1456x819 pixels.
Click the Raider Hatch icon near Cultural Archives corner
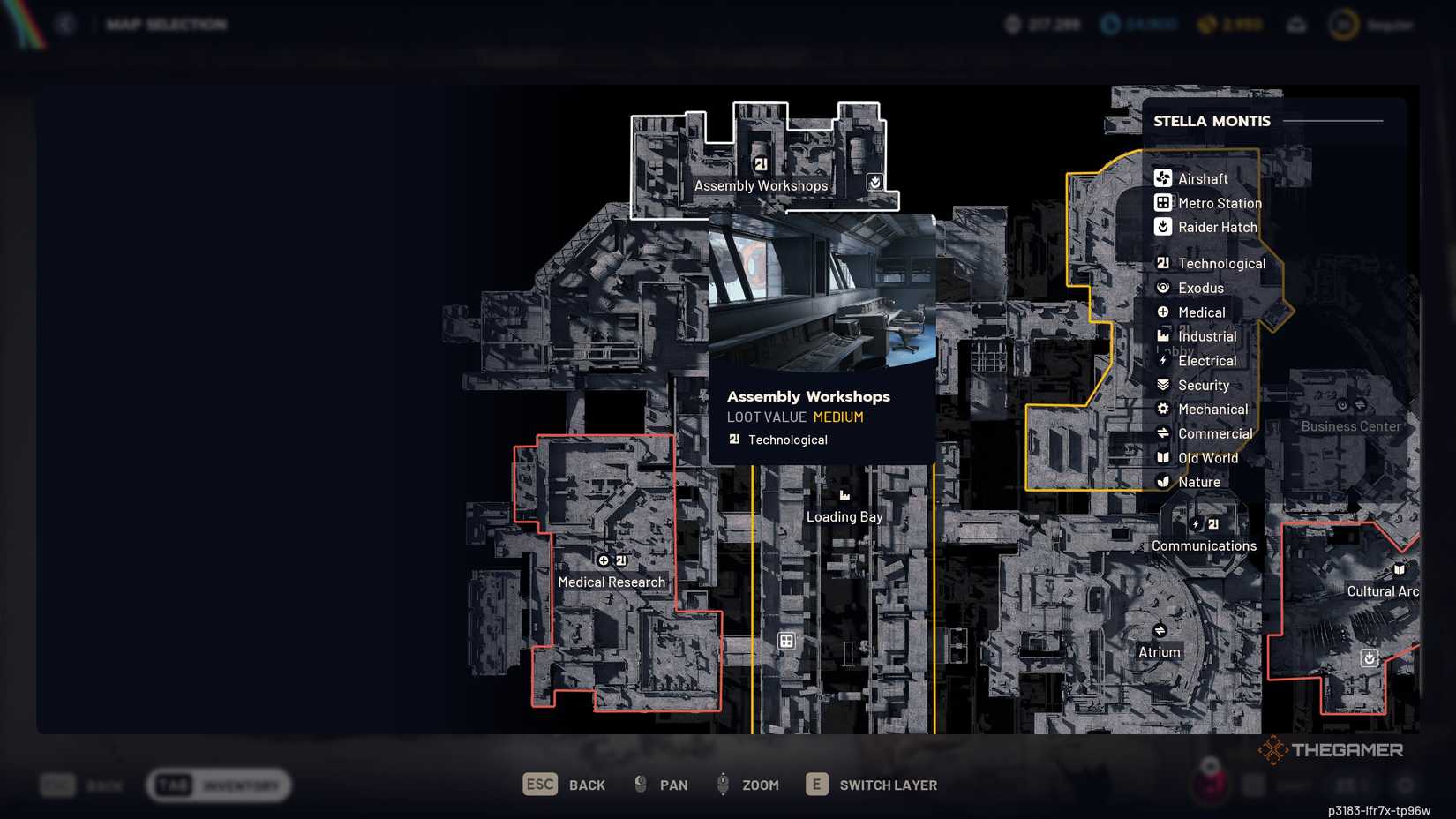1369,657
